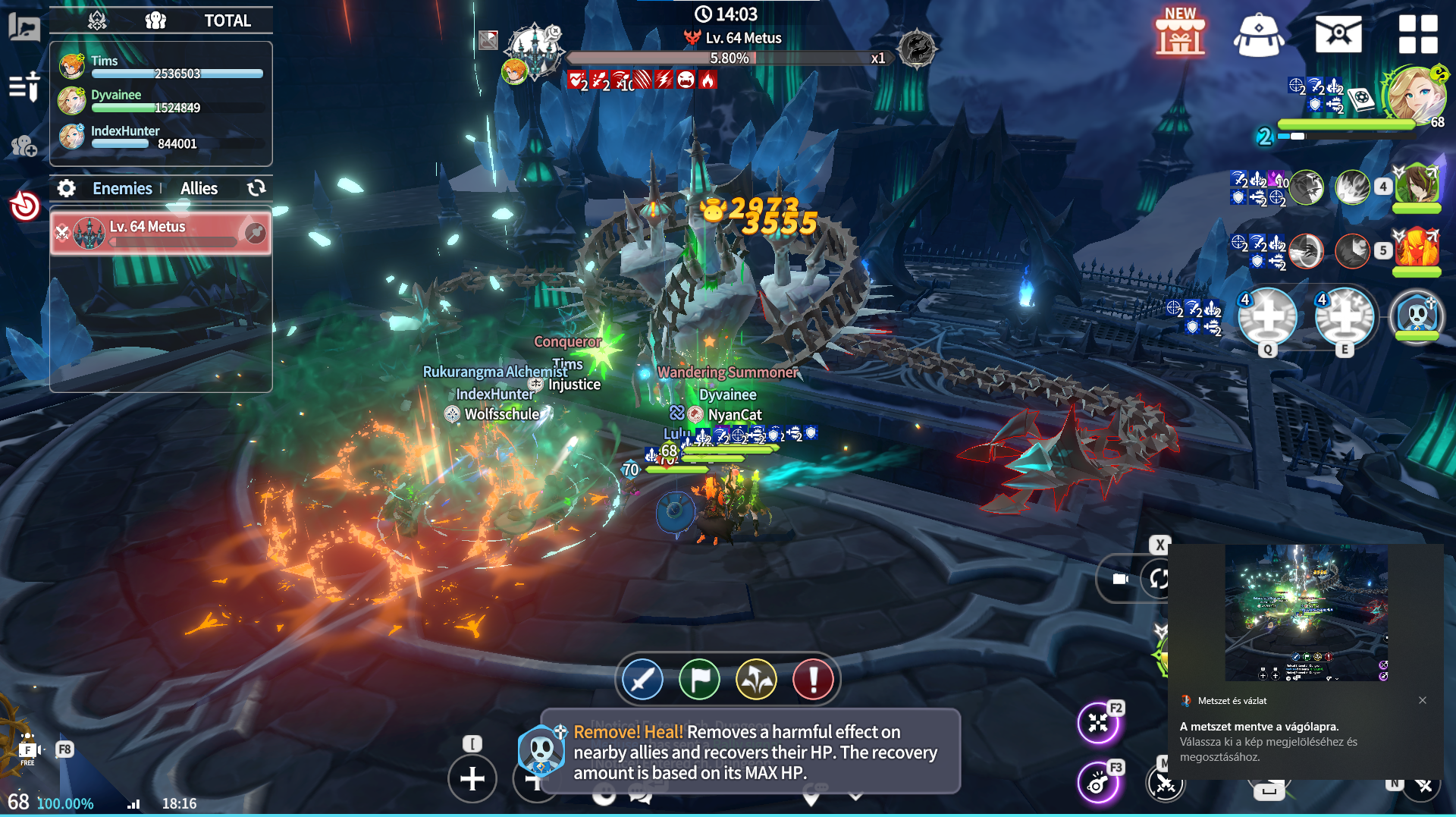Image resolution: width=1456 pixels, height=817 pixels.
Task: Open the four-square main menu
Action: pos(1418,35)
